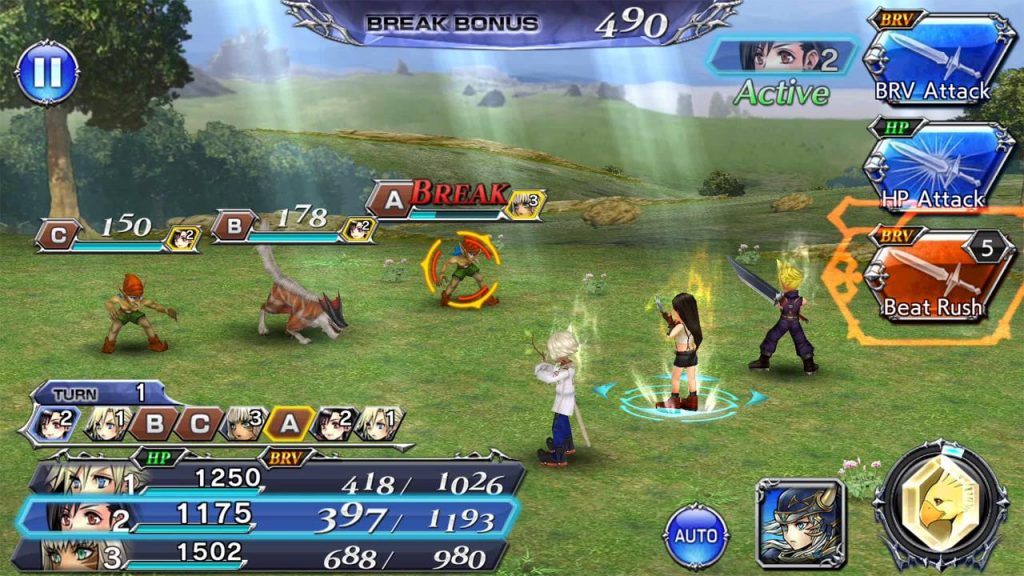The height and width of the screenshot is (576, 1024).
Task: Tap the armored friend support portrait
Action: (x=800, y=522)
